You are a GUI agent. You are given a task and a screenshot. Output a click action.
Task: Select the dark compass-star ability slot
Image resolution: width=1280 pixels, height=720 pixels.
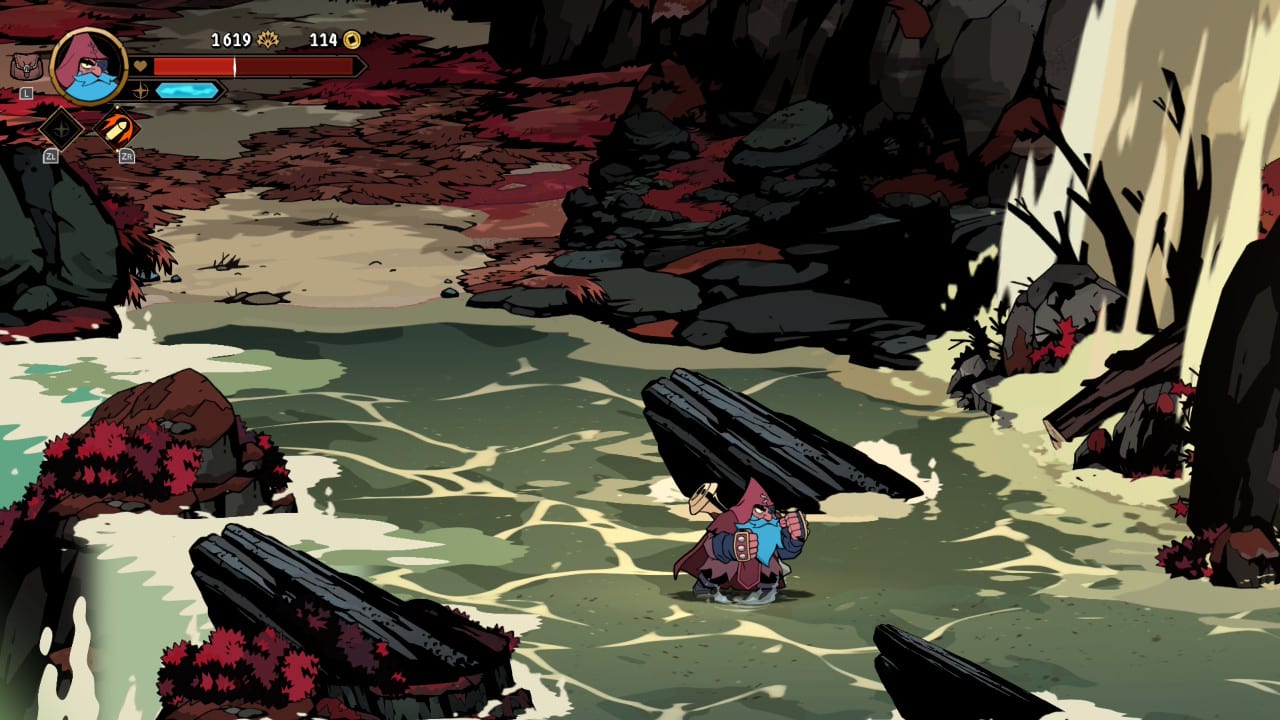pos(61,128)
